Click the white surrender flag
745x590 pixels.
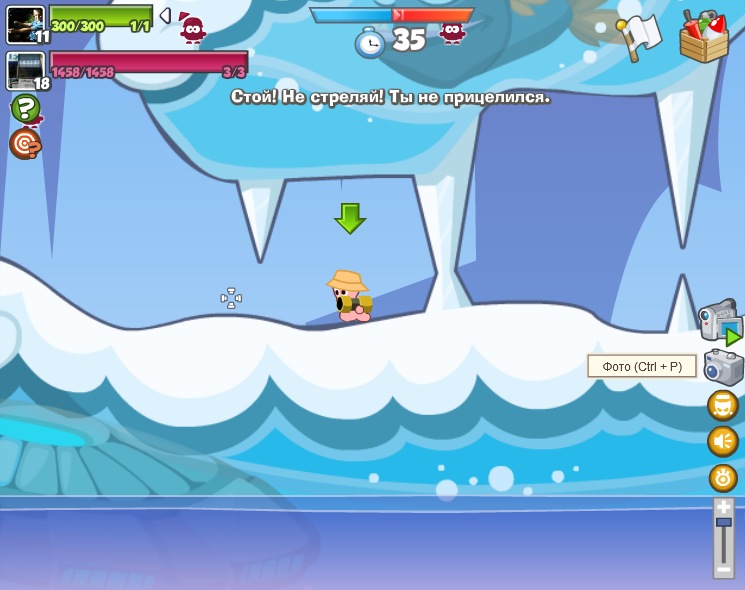pyautogui.click(x=638, y=37)
